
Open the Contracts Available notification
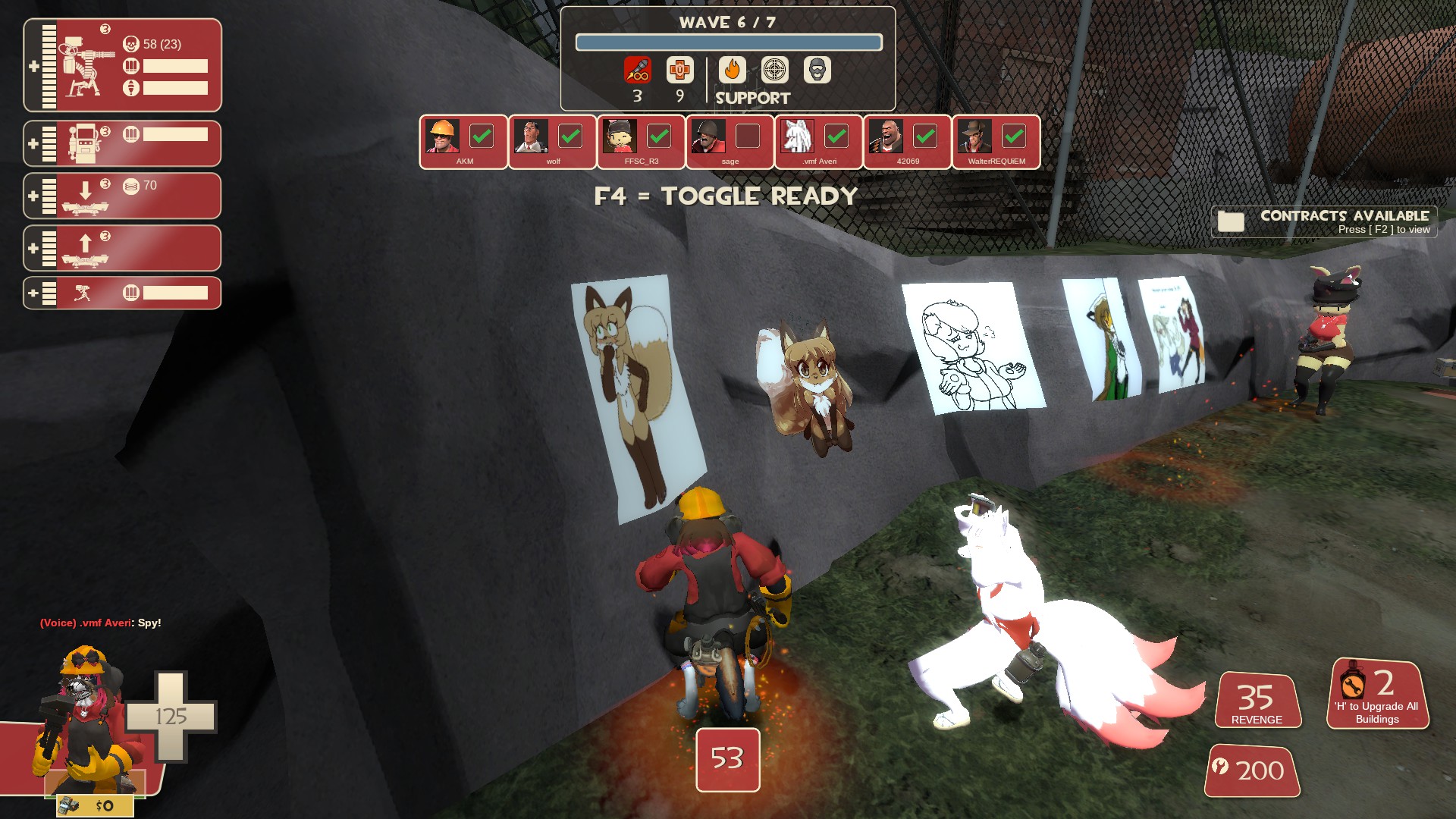[x=1324, y=221]
